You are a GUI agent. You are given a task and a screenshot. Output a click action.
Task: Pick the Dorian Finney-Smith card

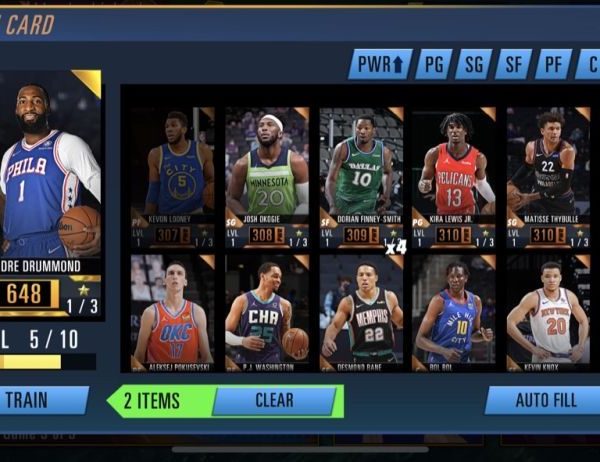point(360,175)
